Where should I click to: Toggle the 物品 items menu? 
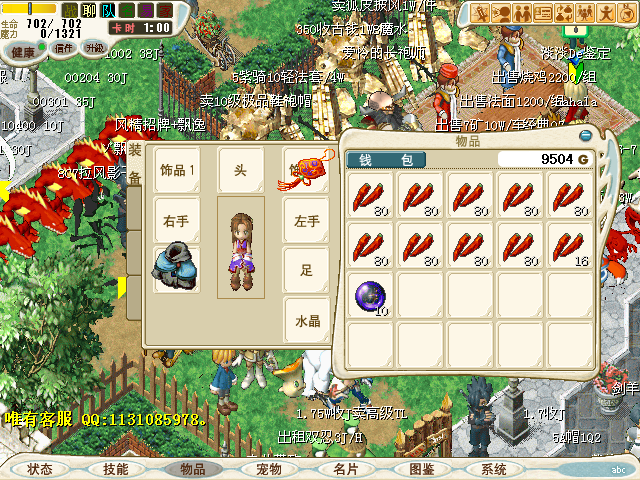193,469
